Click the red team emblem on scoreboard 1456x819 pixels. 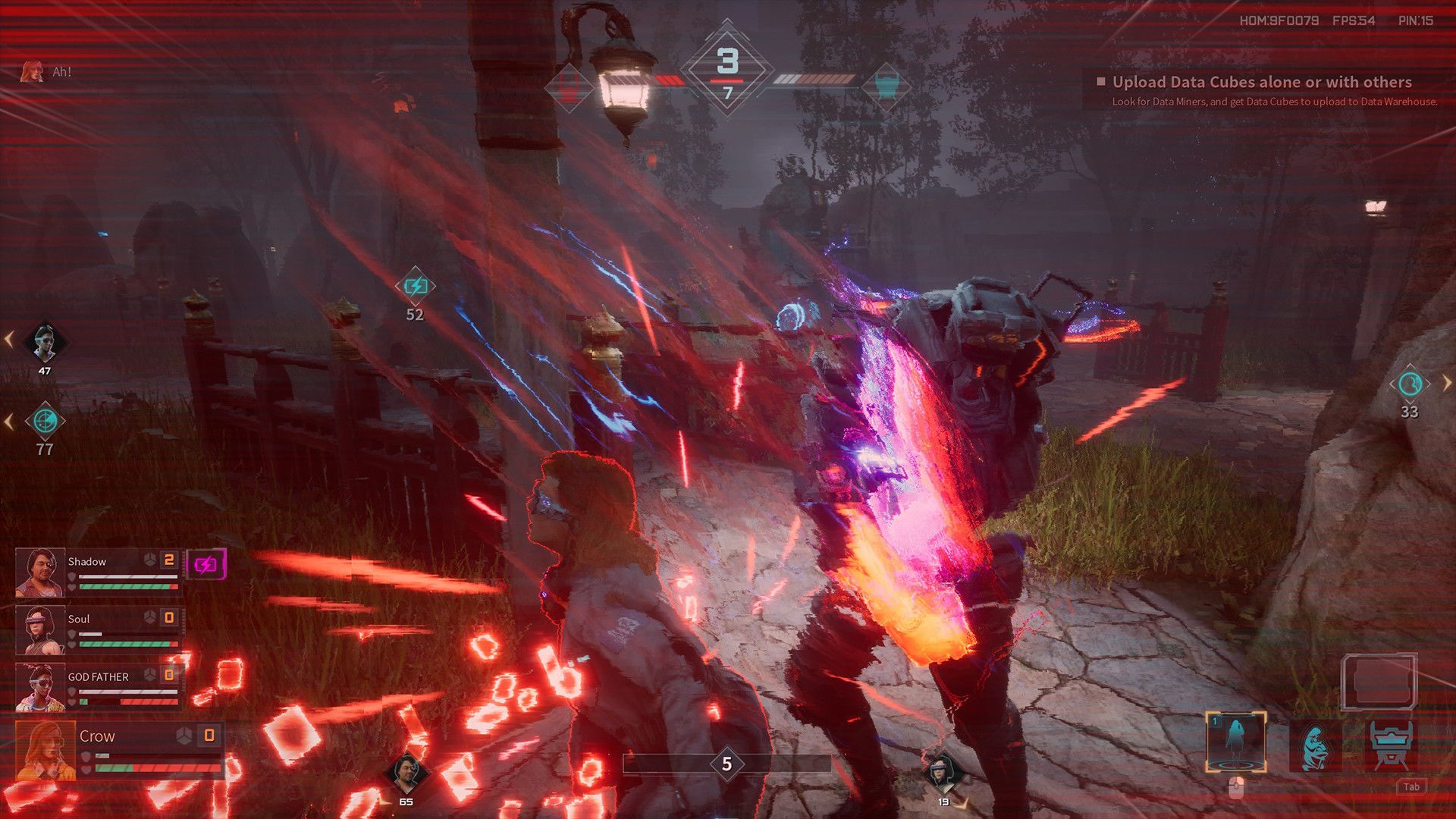[569, 85]
